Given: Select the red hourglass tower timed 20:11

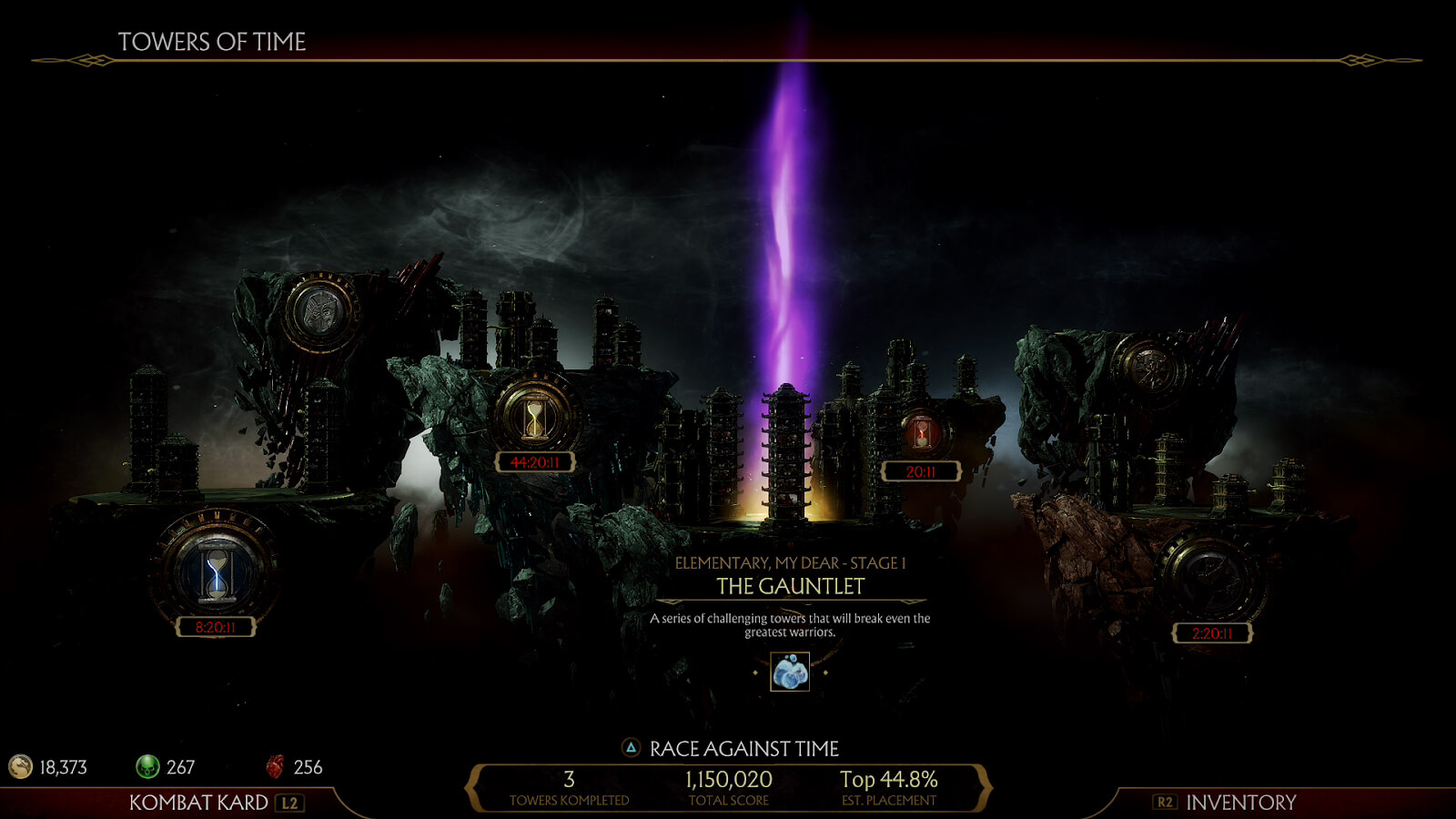Looking at the screenshot, I should [x=922, y=434].
